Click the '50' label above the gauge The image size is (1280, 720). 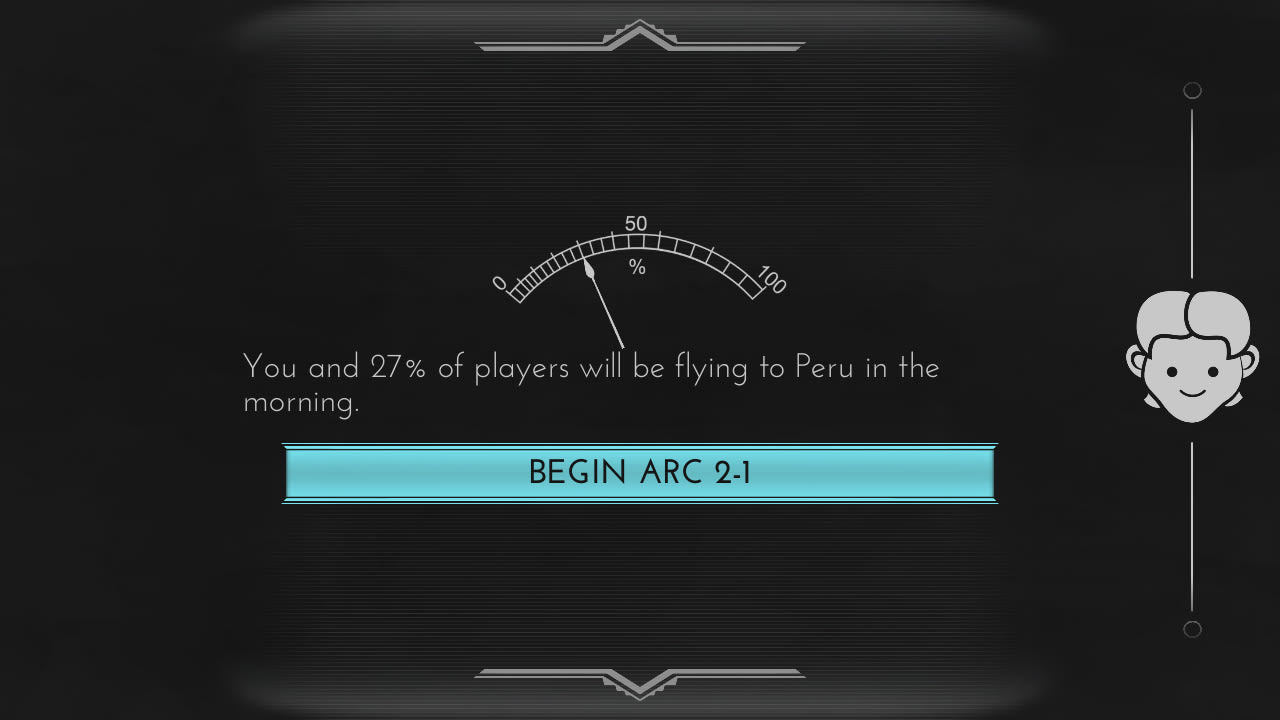pos(638,223)
